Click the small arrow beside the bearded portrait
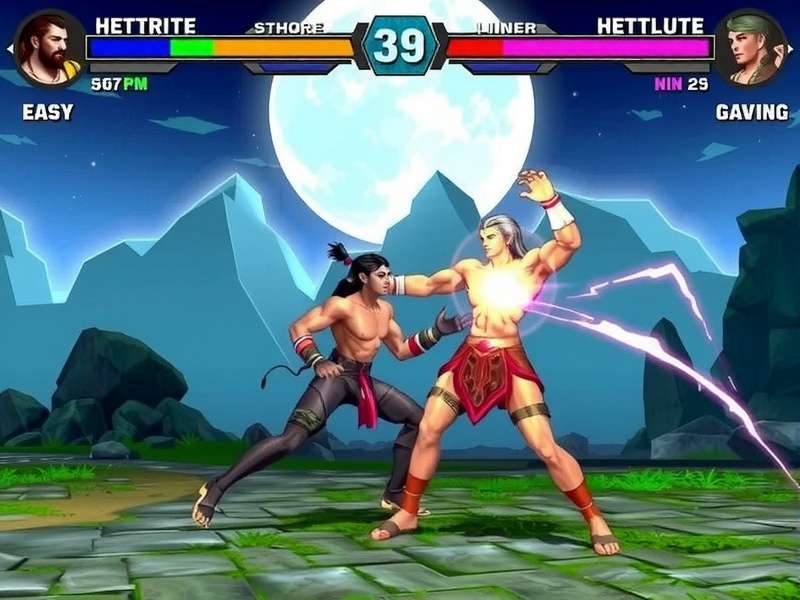Screen dimensions: 800x600 pos(10,48)
